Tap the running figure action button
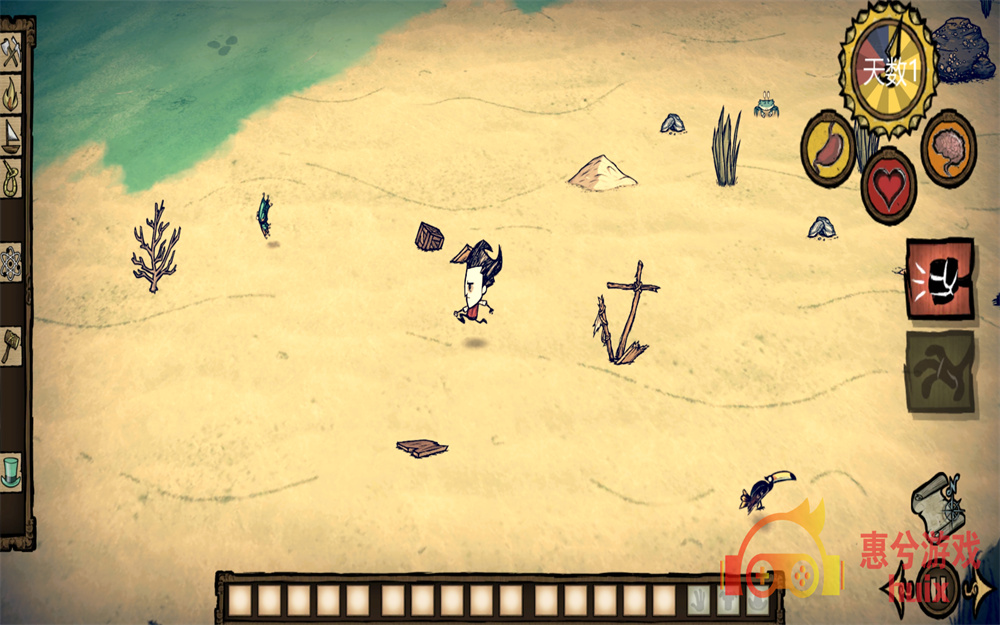 939,371
